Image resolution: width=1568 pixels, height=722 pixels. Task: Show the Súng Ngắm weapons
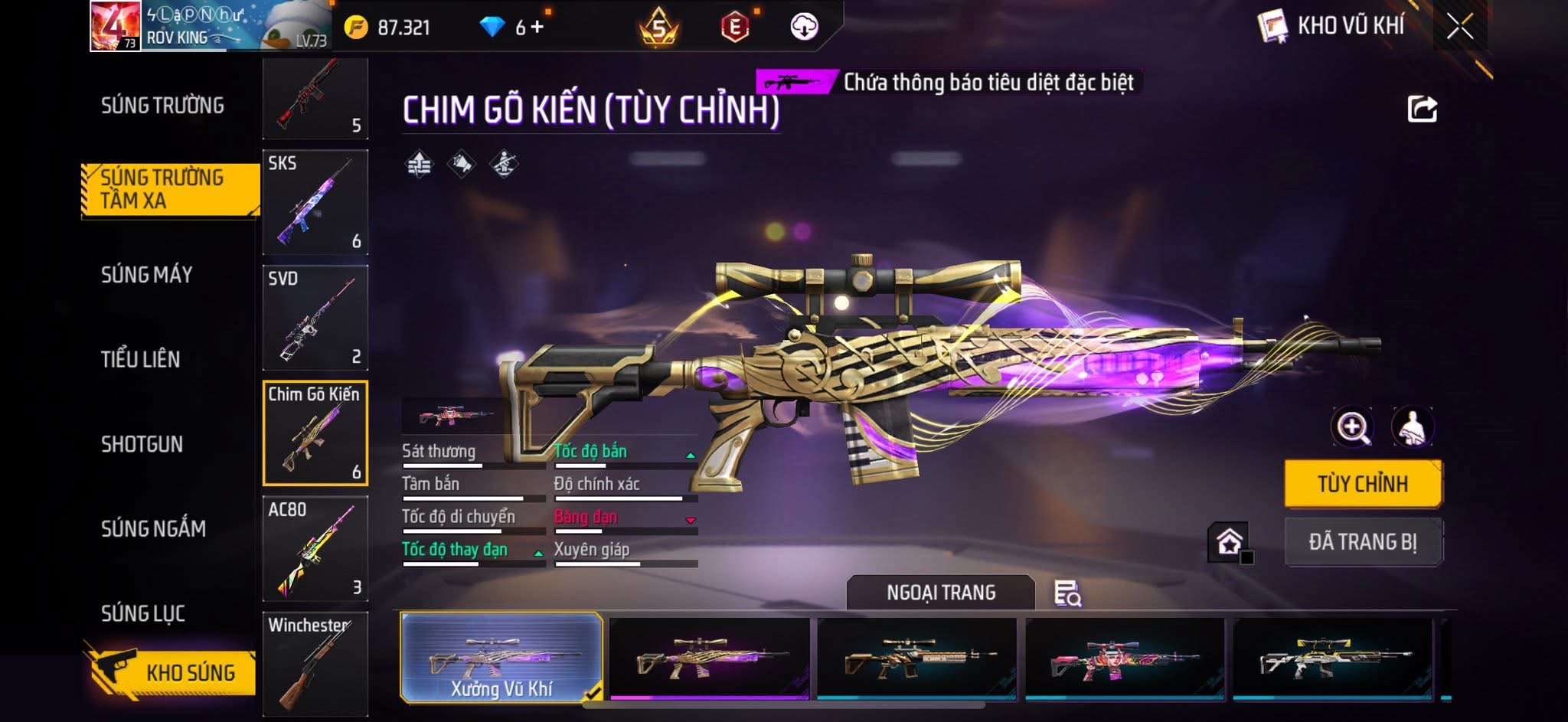tap(153, 528)
